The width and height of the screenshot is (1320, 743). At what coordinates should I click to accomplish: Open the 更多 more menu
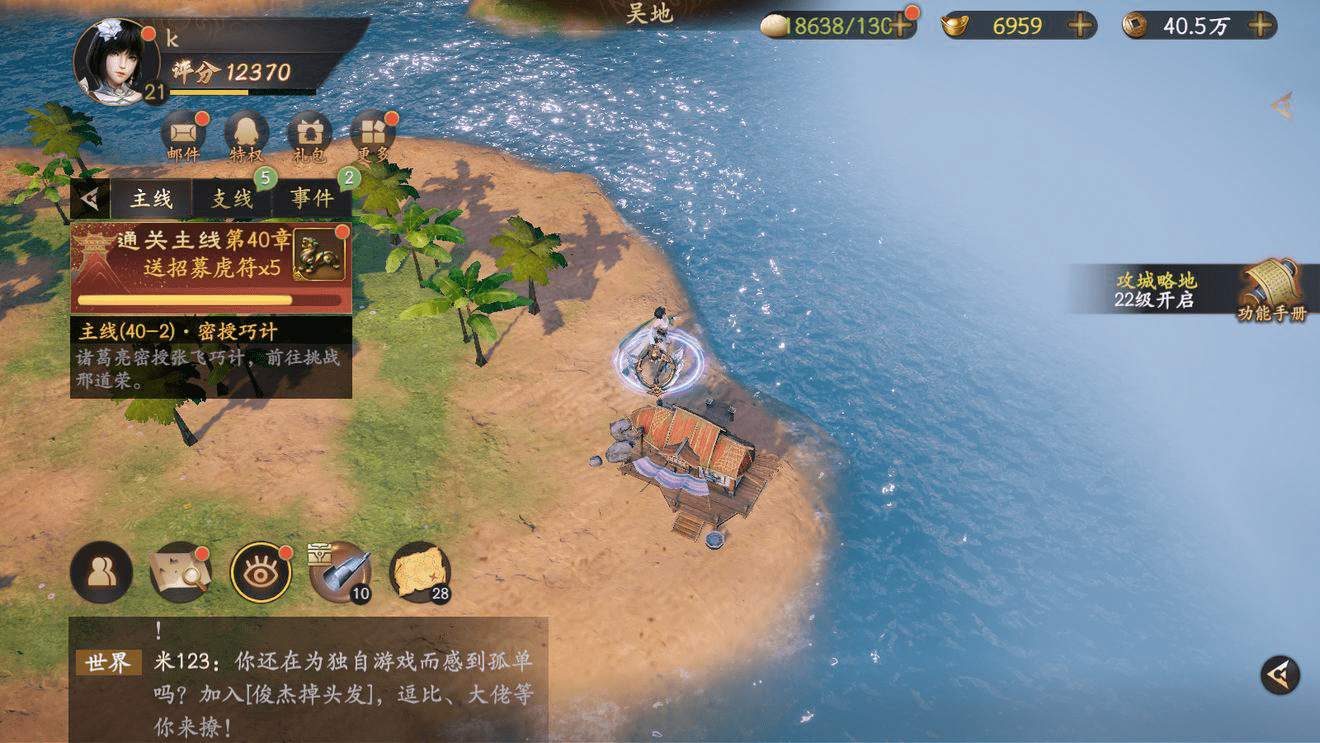[x=372, y=135]
